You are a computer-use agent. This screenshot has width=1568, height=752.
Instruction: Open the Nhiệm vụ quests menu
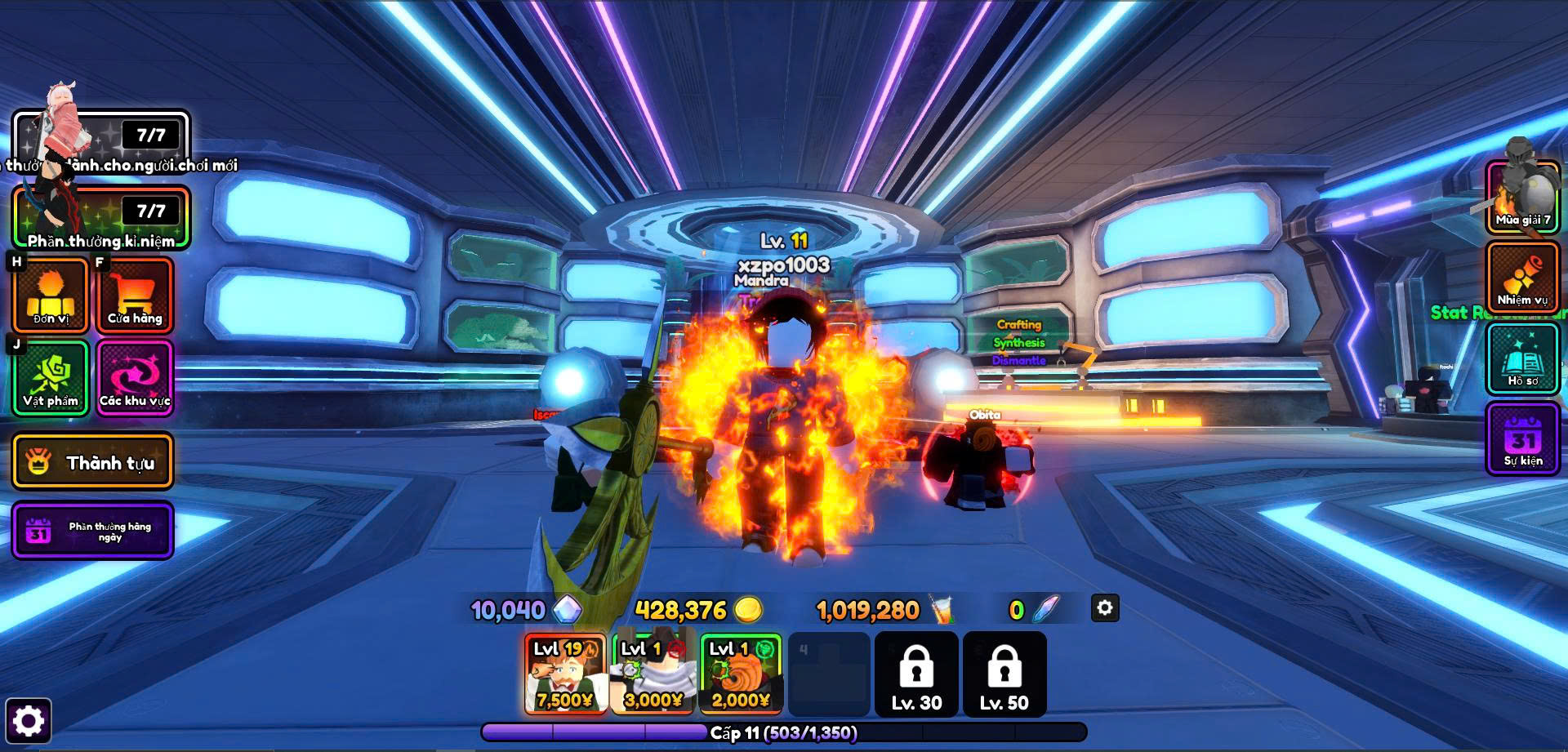pyautogui.click(x=1523, y=278)
